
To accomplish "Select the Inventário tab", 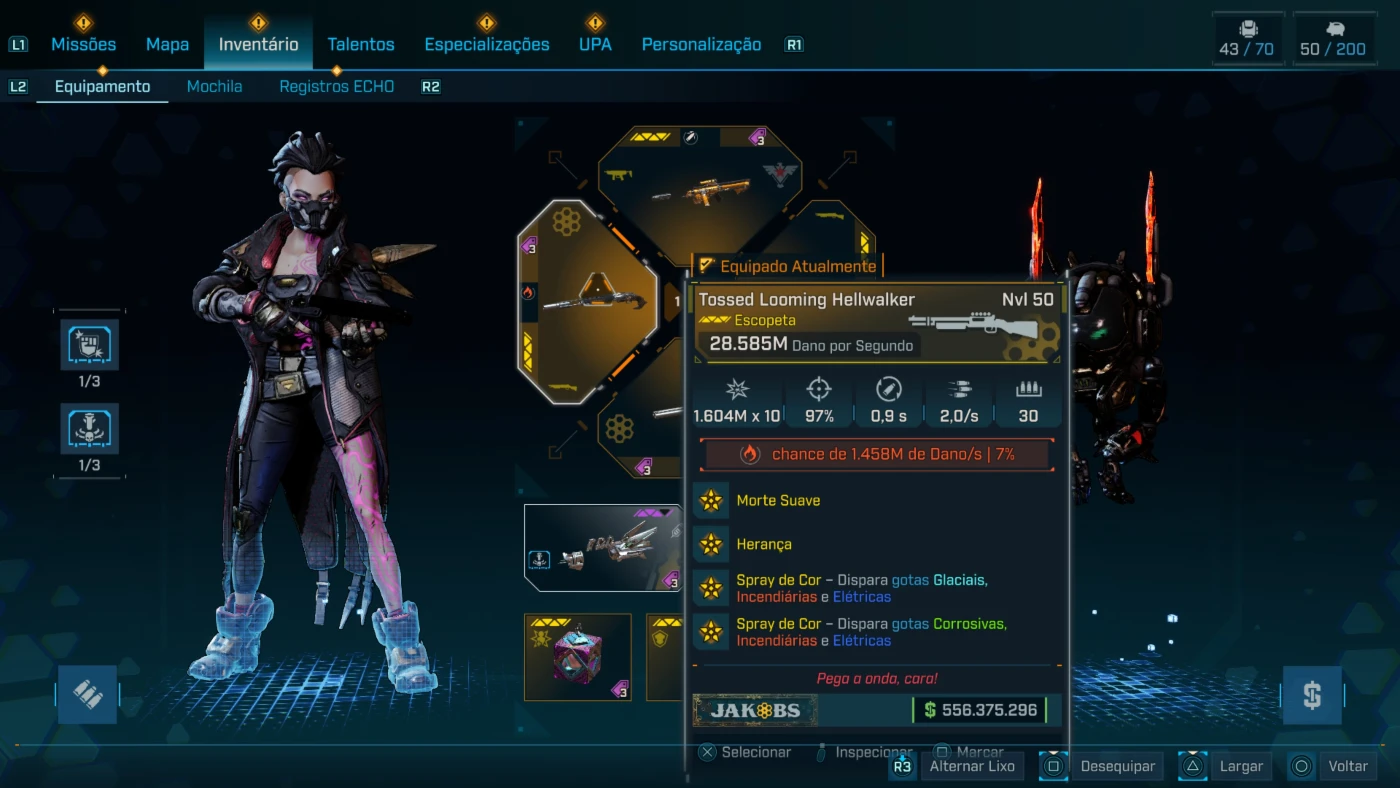I will pyautogui.click(x=258, y=44).
